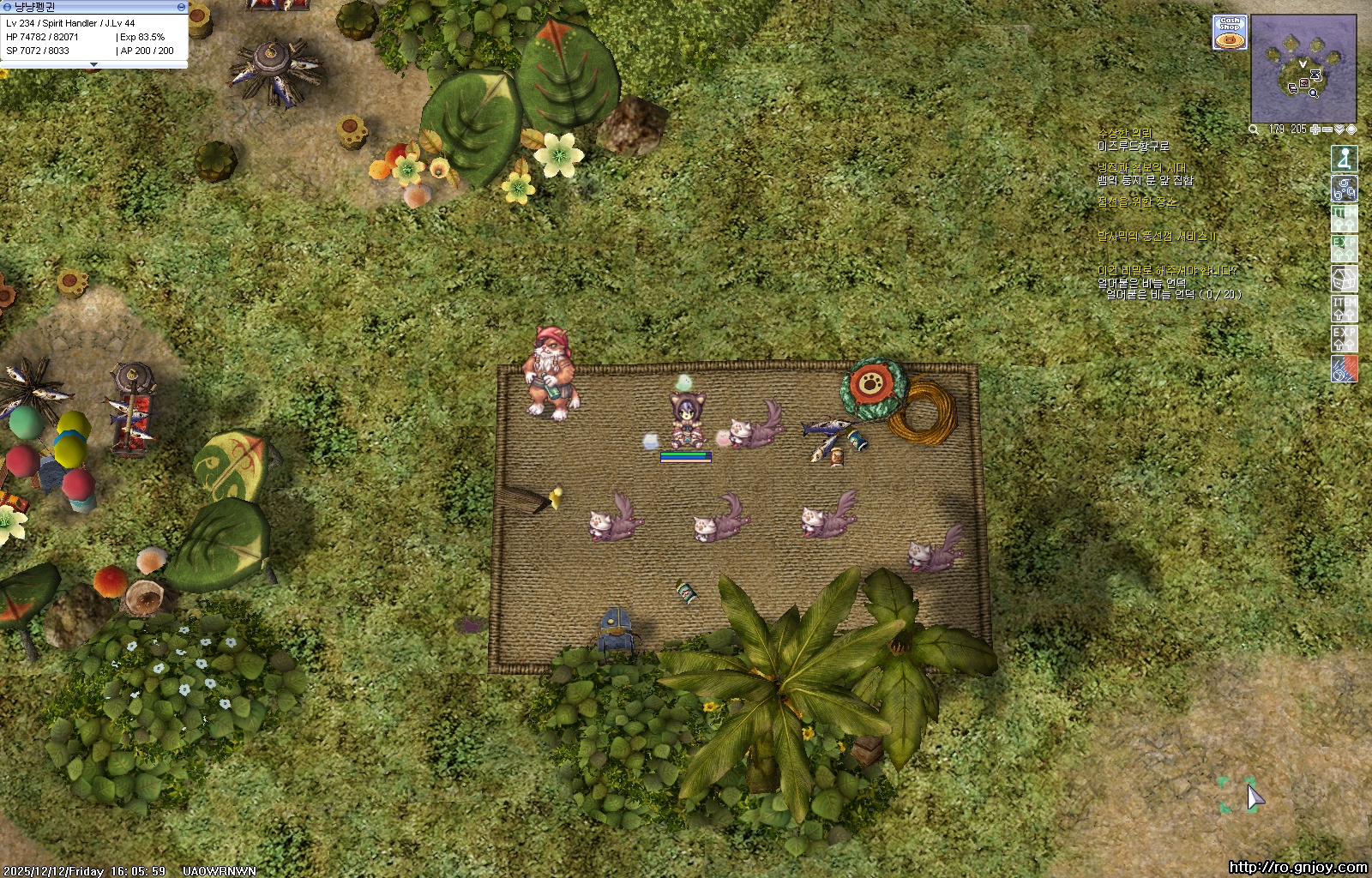The width and height of the screenshot is (1372, 878).
Task: Click the round button left of character name
Action: pyautogui.click(x=6, y=7)
